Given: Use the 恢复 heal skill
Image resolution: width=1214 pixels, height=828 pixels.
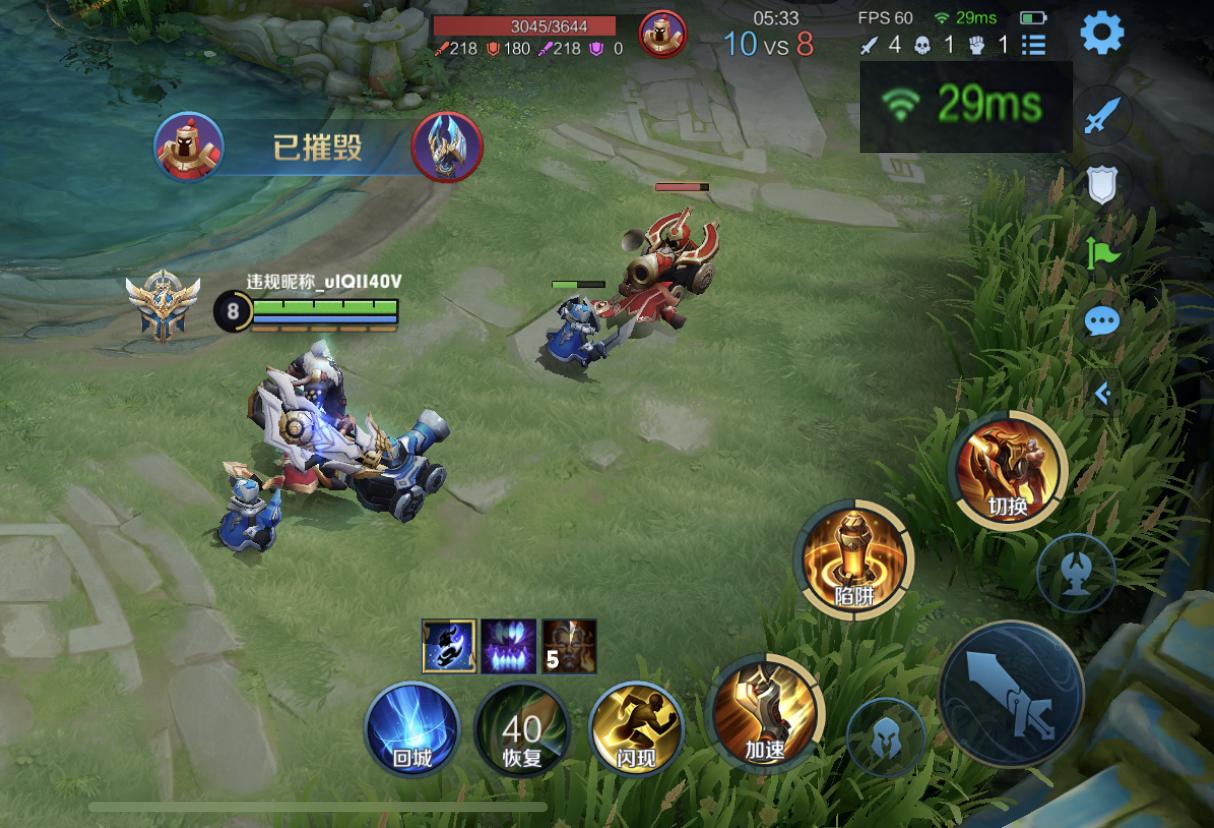Looking at the screenshot, I should point(522,729).
